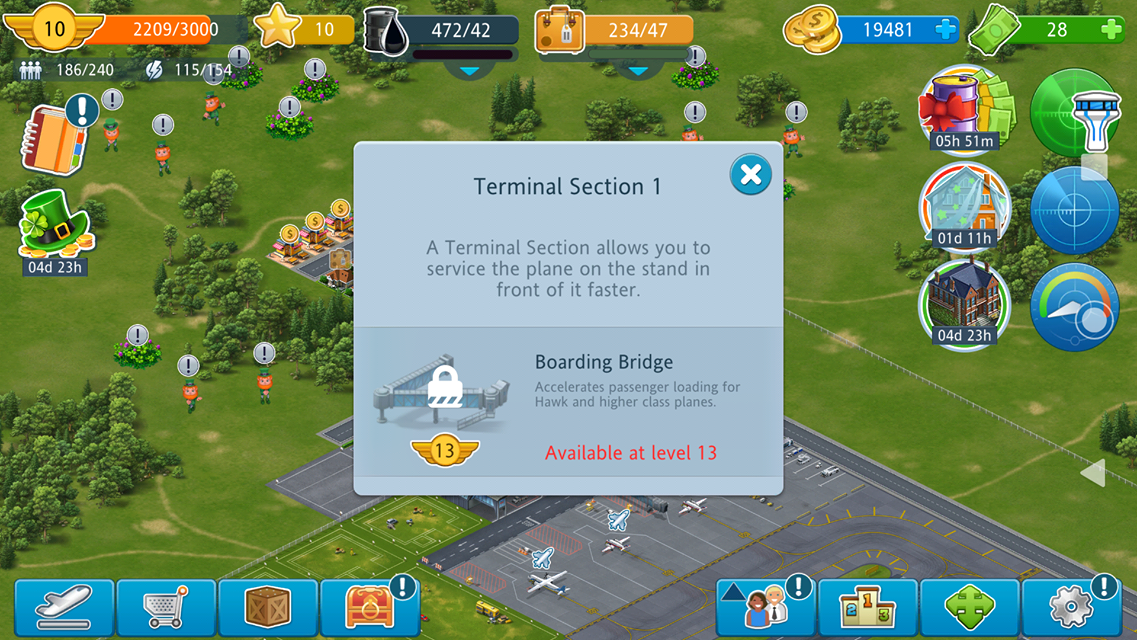Open the gear settings menu
This screenshot has height=640, width=1137.
click(x=1071, y=607)
